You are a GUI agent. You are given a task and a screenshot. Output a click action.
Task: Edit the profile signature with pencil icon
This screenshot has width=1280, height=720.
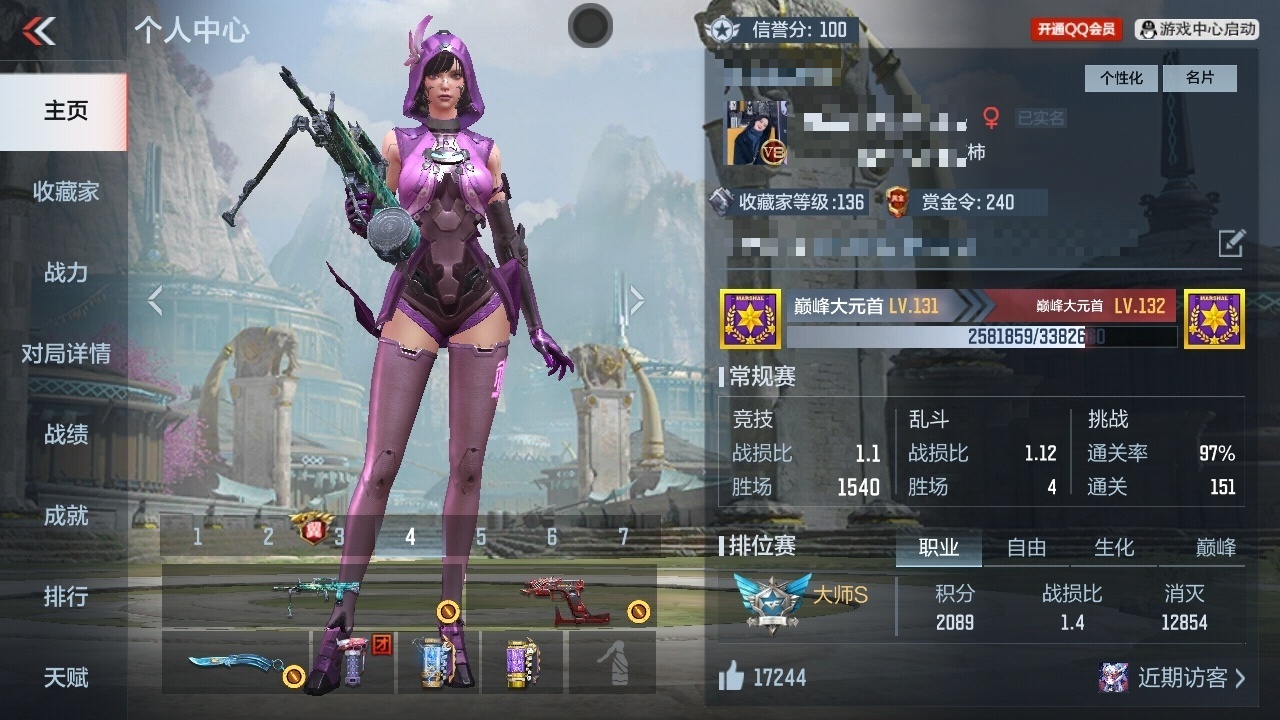(x=1231, y=243)
